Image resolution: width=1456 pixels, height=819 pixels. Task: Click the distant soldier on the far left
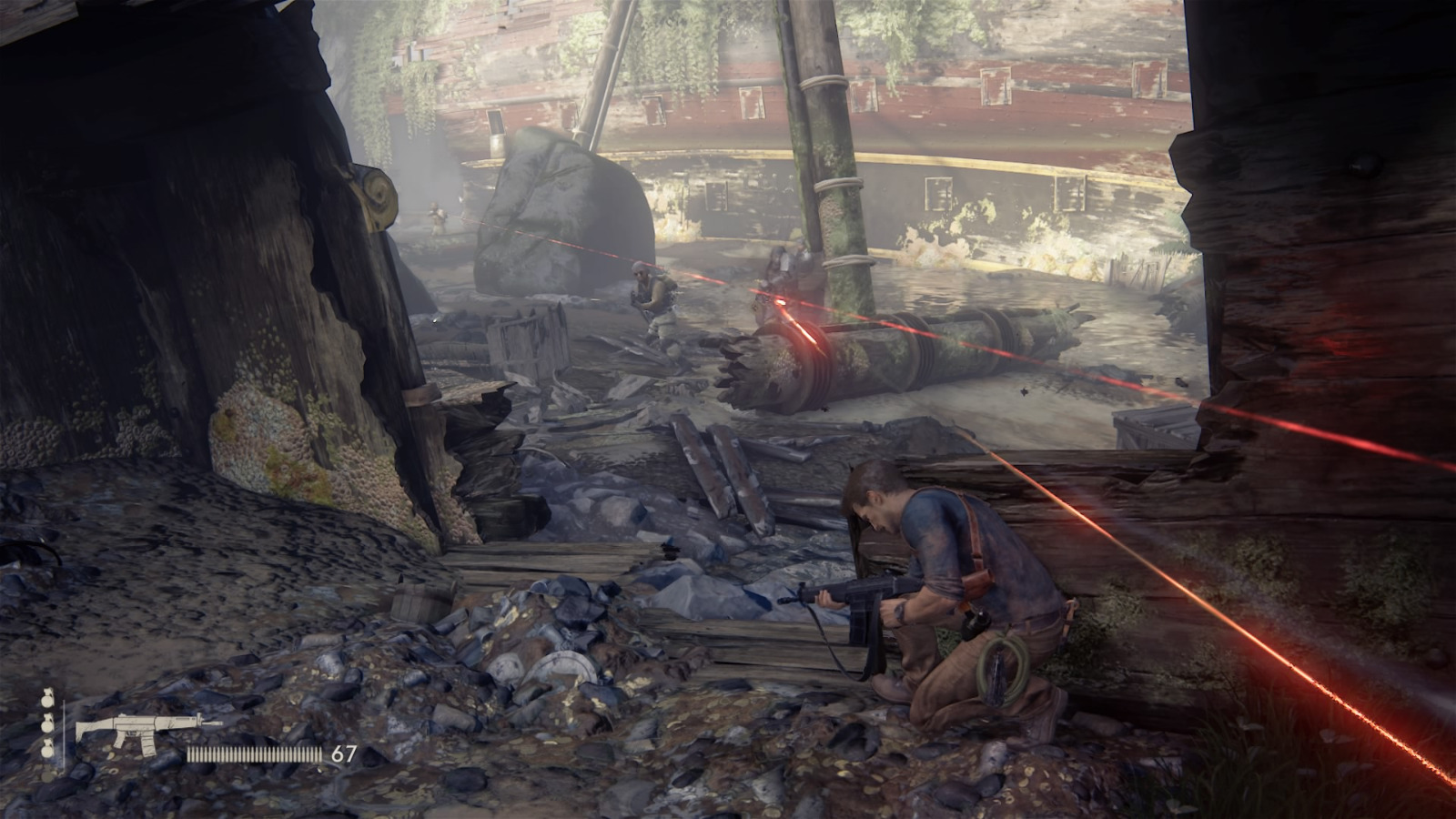point(435,214)
